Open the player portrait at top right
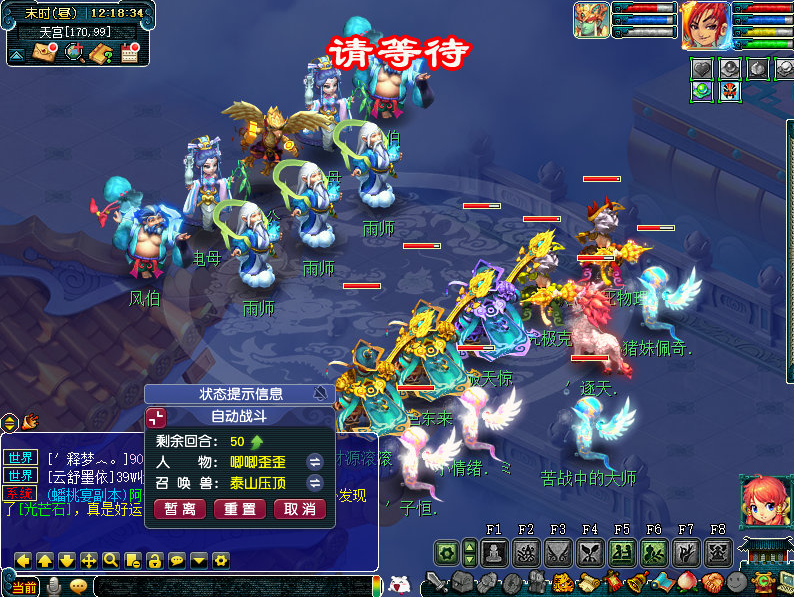Image resolution: width=794 pixels, height=597 pixels. tap(705, 25)
